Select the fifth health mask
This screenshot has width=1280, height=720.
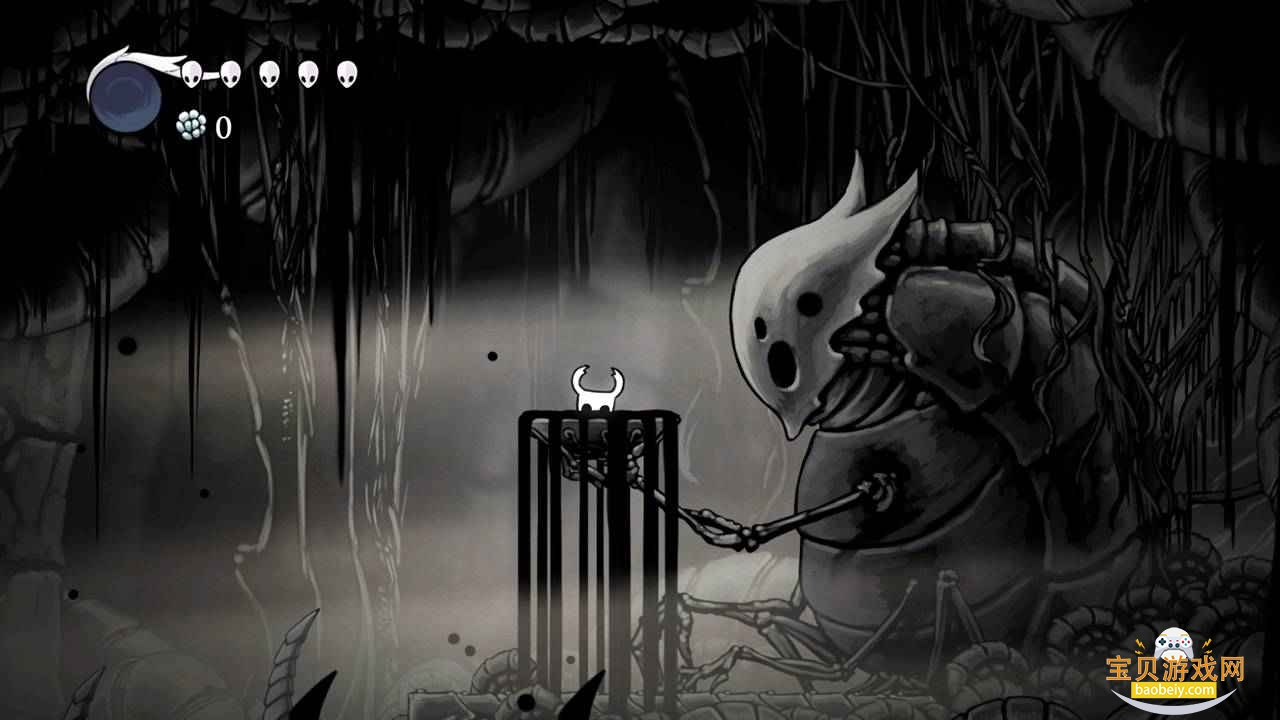(x=346, y=72)
